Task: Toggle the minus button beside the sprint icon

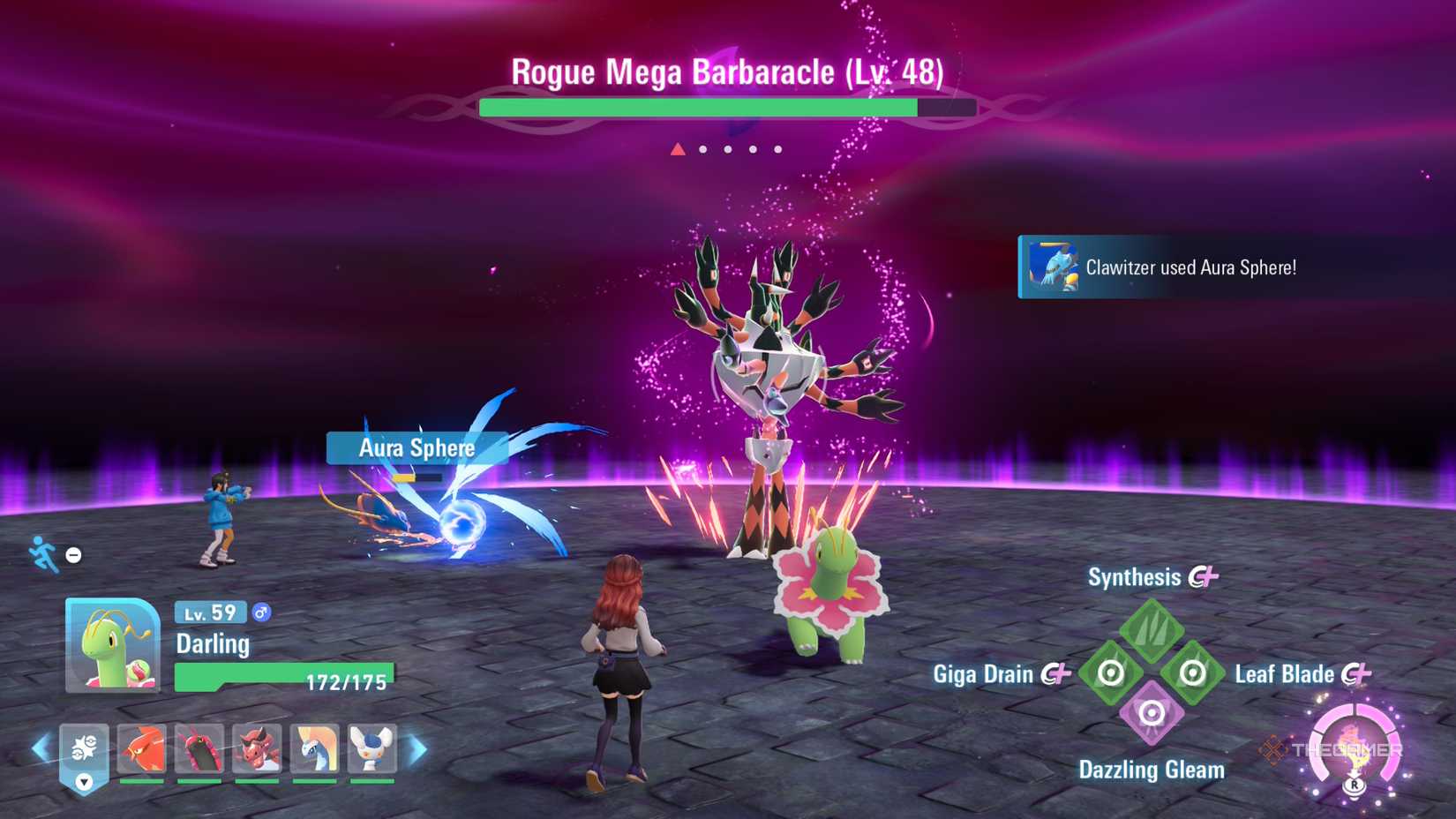Action: 72,555
